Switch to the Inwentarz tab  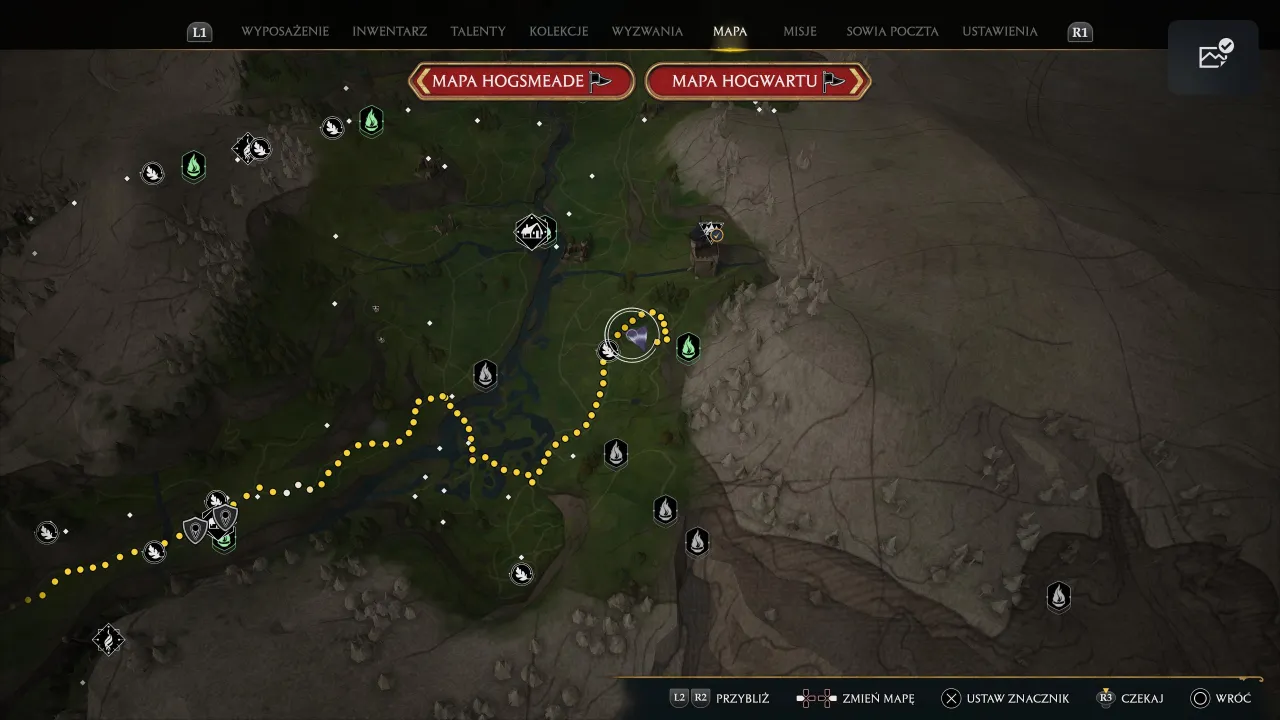tap(389, 31)
